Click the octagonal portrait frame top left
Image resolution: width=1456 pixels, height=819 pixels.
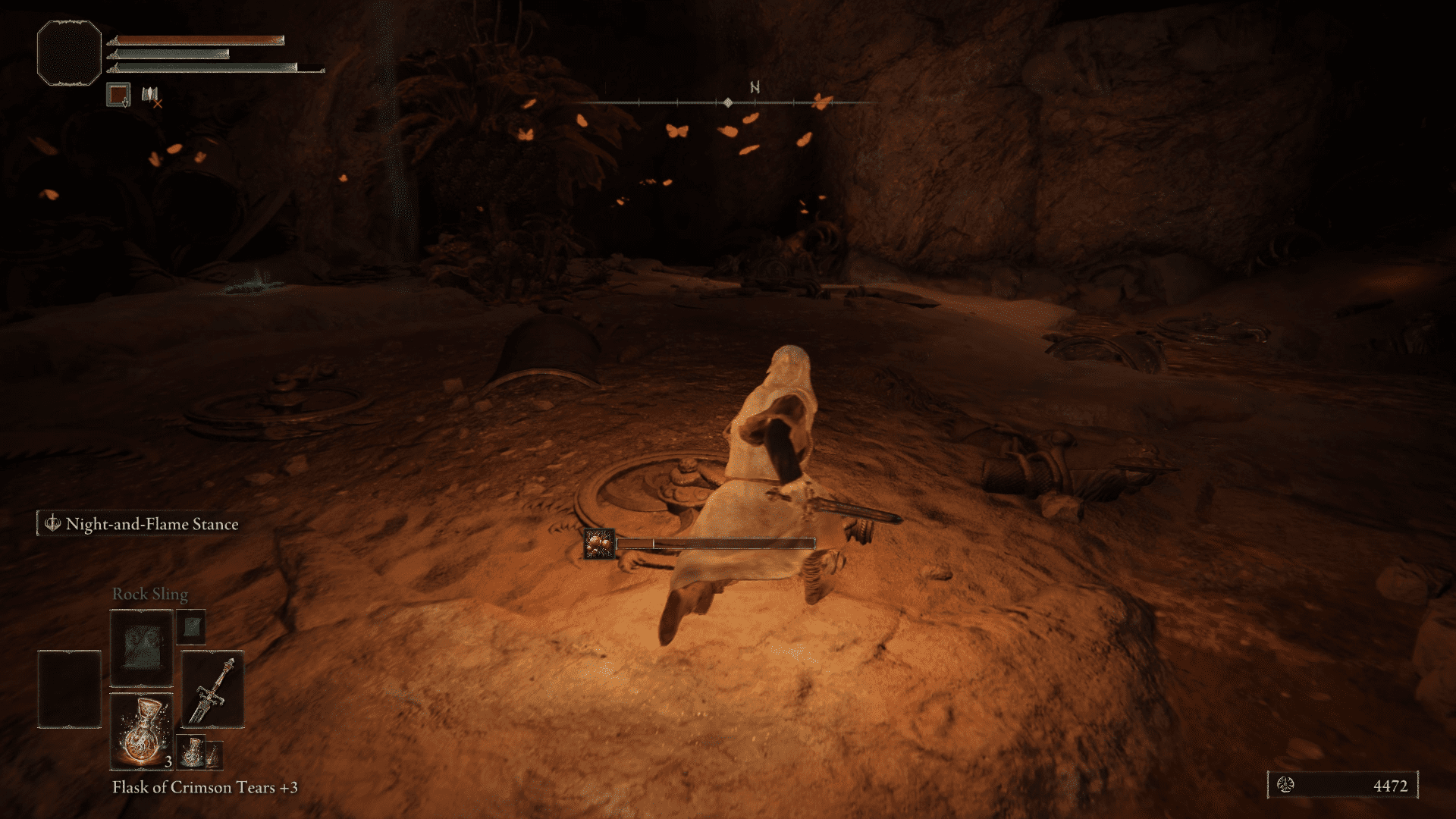pyautogui.click(x=68, y=53)
